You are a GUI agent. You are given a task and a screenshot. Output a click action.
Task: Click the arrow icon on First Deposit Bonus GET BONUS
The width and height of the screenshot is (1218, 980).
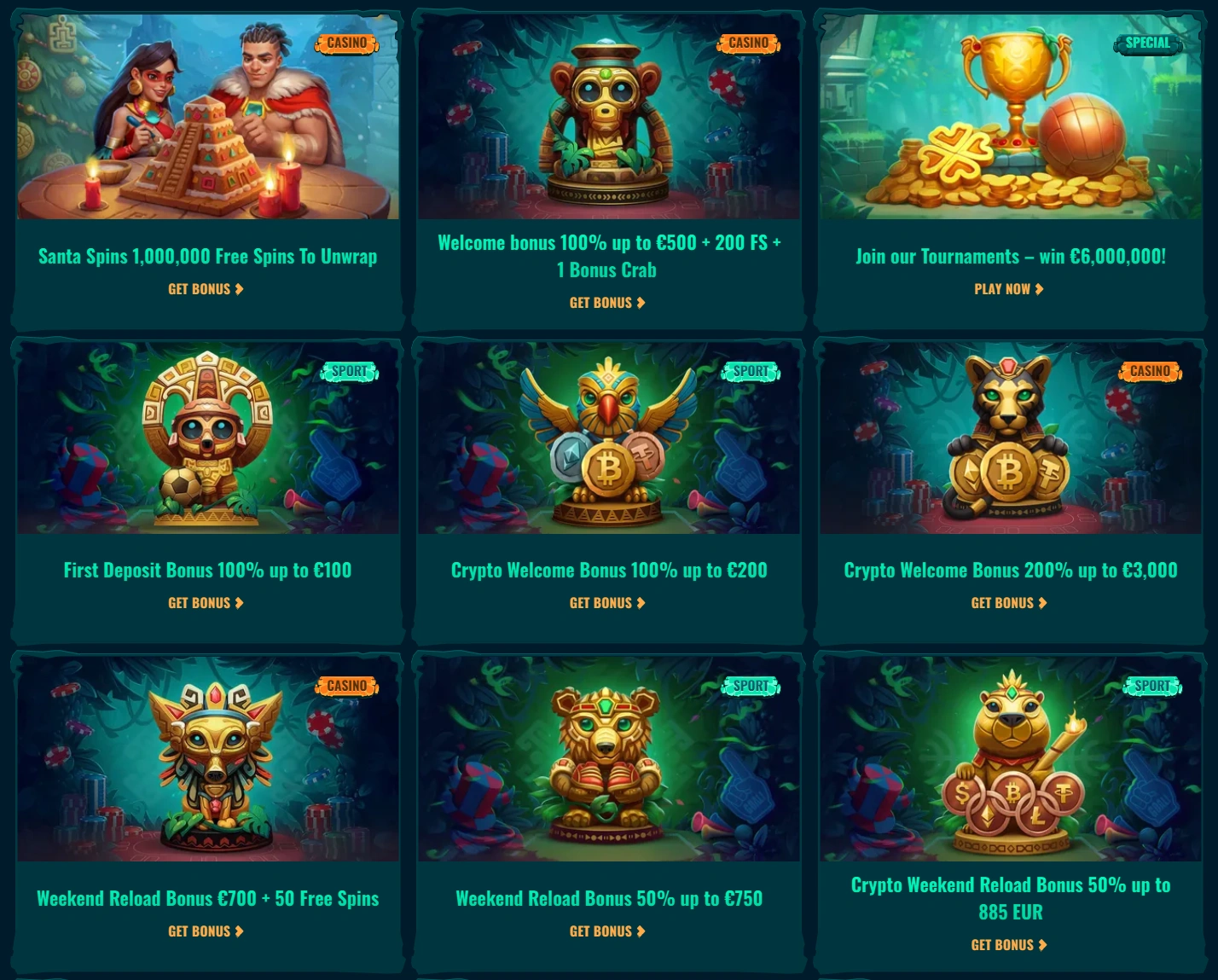[x=240, y=602]
